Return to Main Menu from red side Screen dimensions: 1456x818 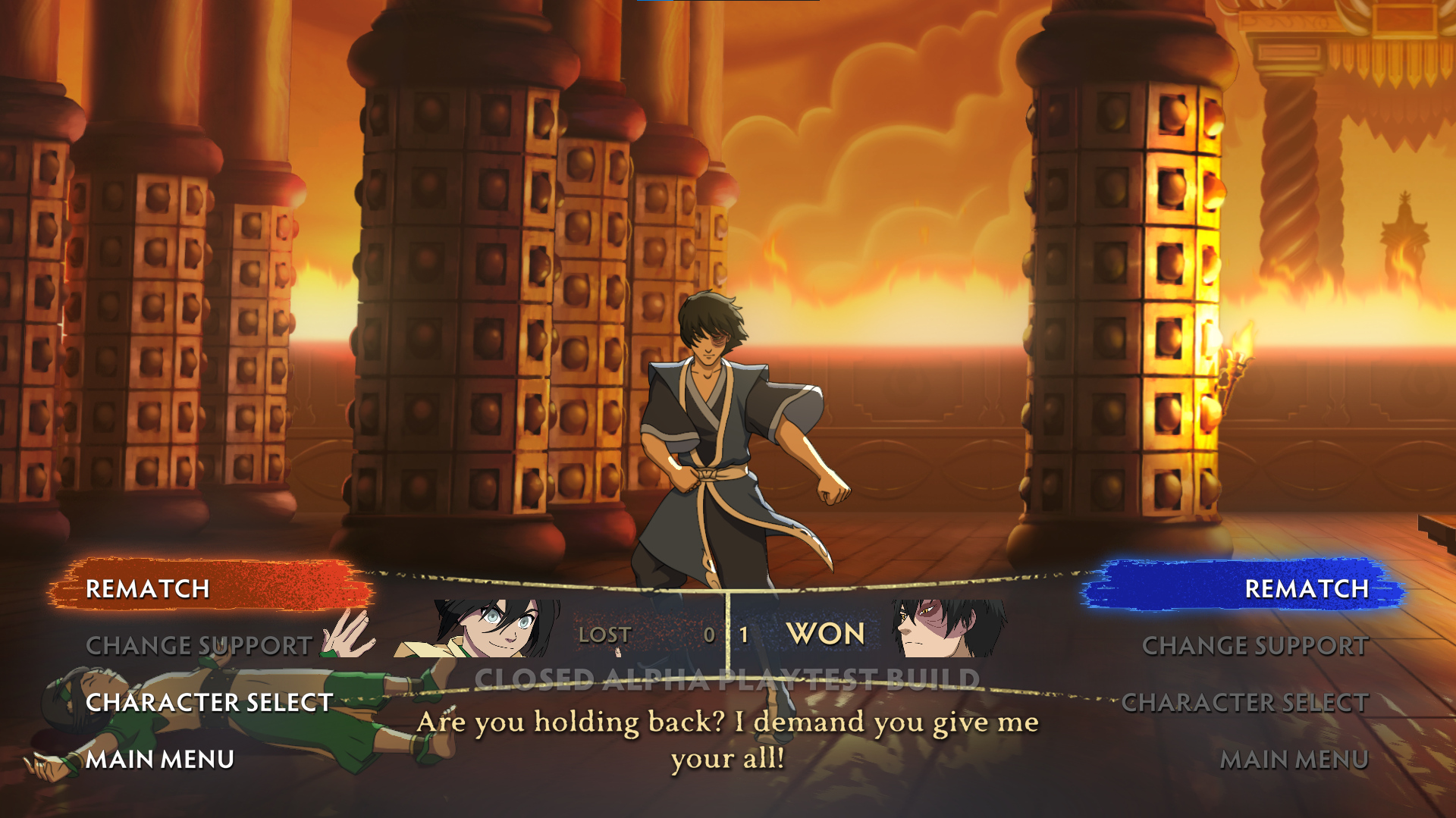click(160, 759)
